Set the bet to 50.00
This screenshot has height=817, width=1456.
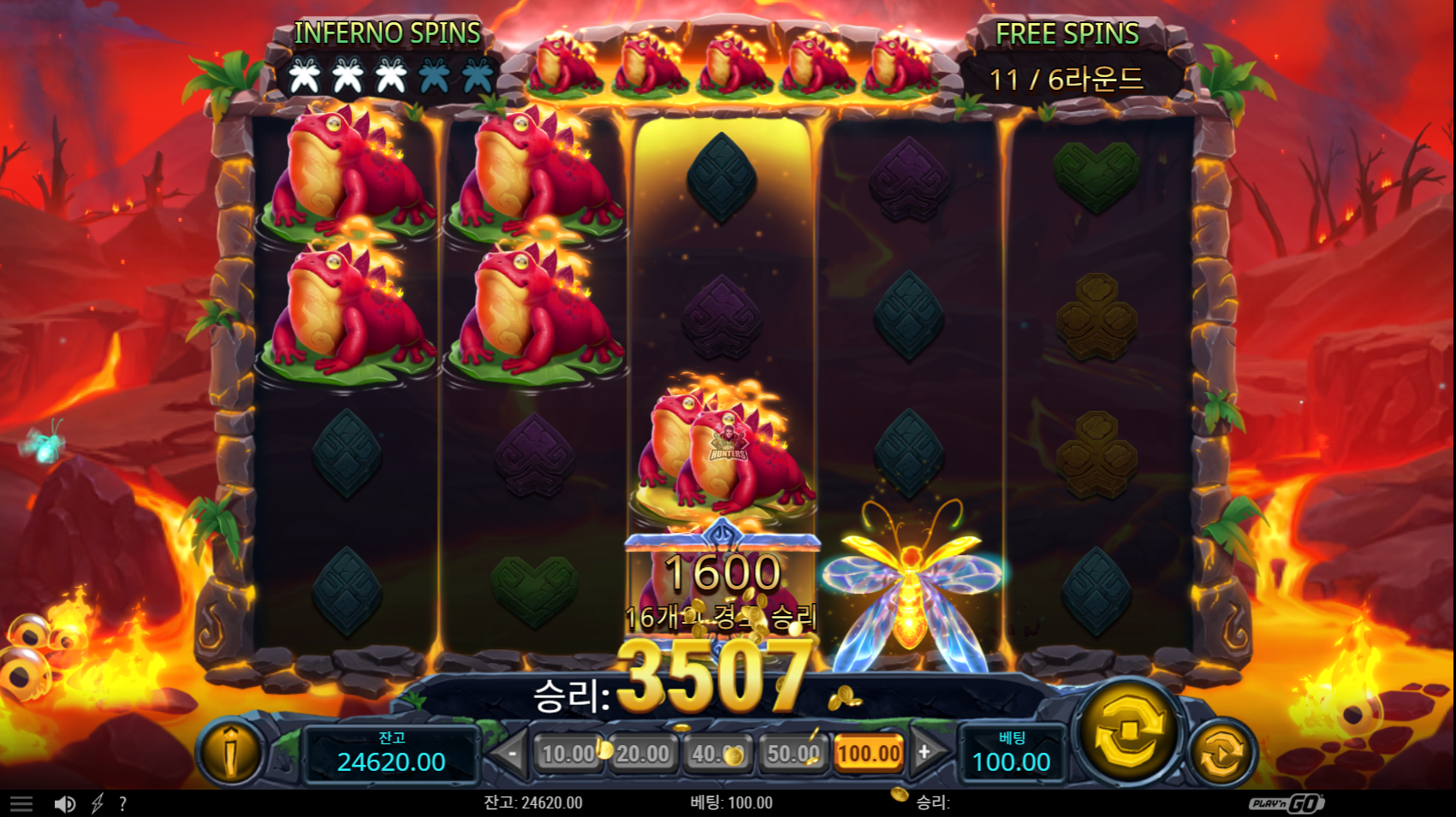point(793,754)
